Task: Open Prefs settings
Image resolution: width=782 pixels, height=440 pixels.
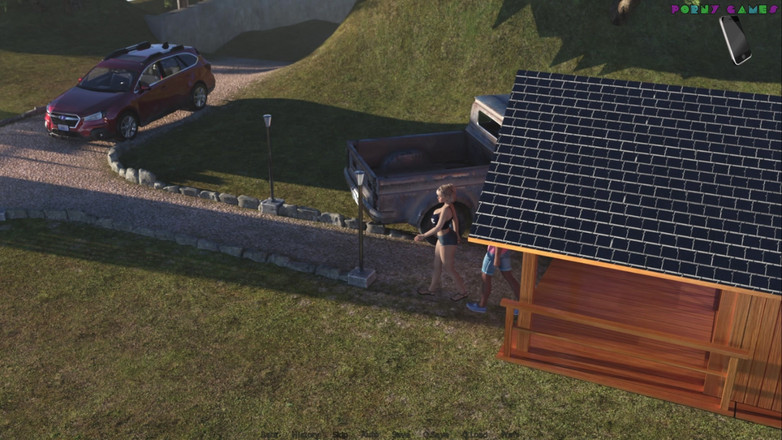Action: pos(509,435)
